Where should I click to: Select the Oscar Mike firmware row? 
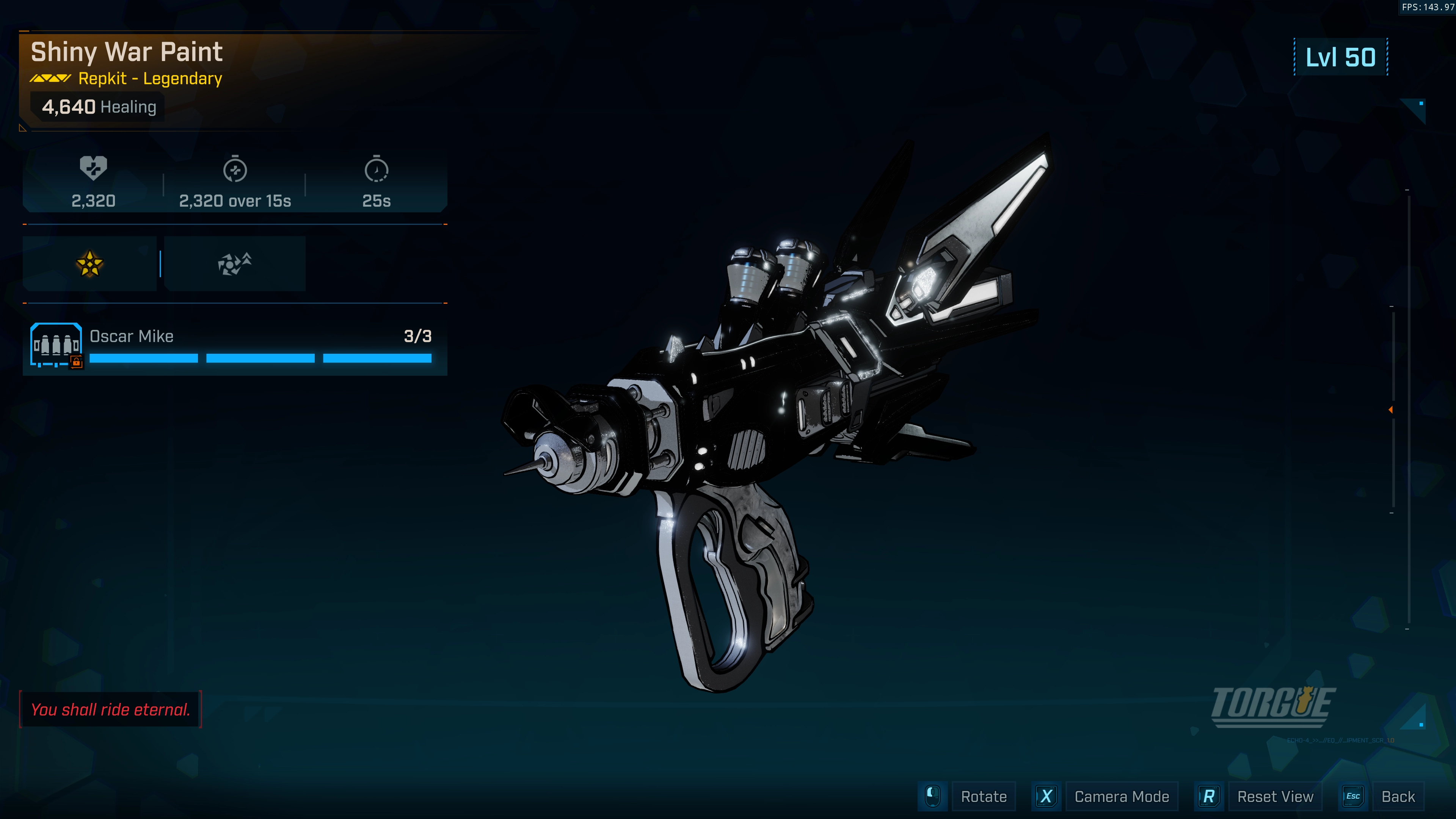[x=235, y=345]
